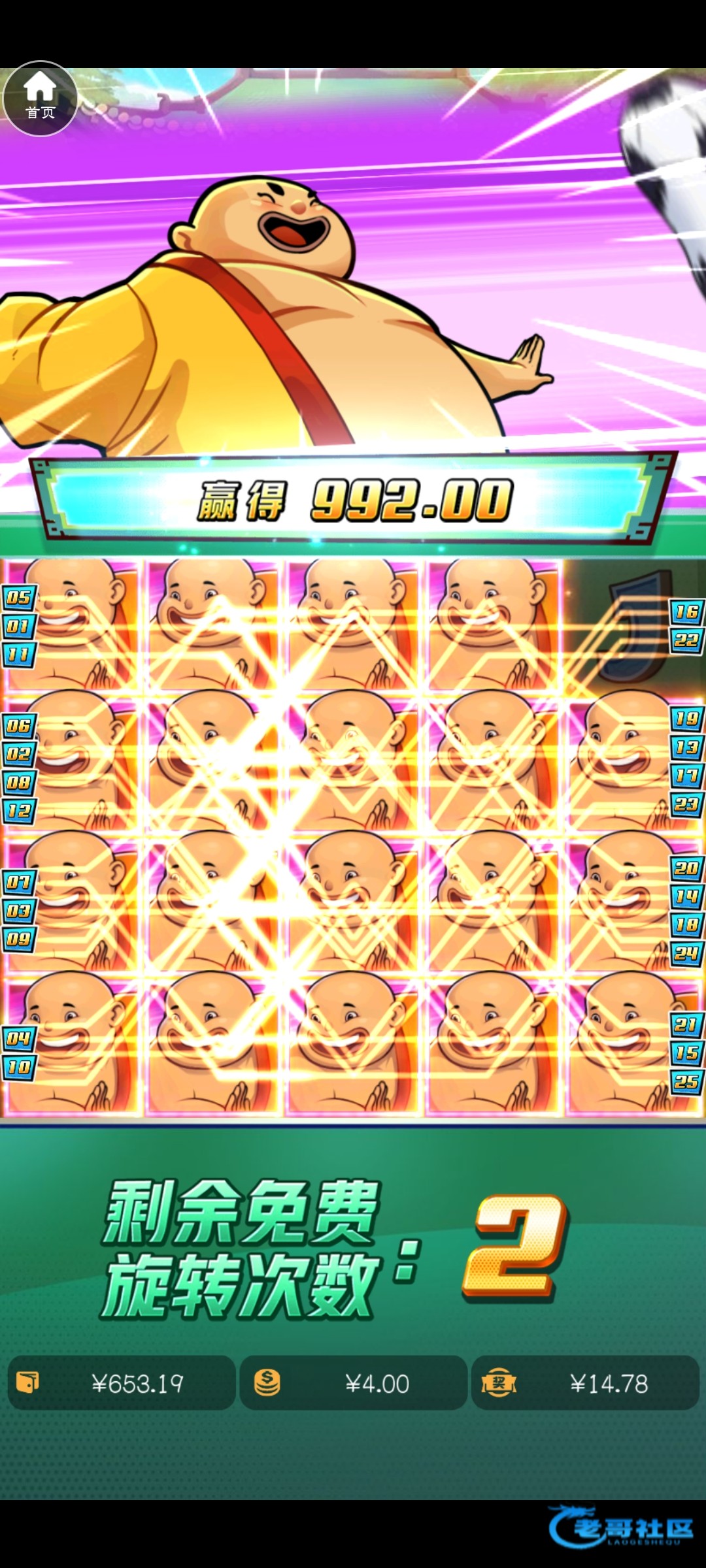The width and height of the screenshot is (706, 1568).
Task: Show payline number 16
Action: [x=686, y=612]
